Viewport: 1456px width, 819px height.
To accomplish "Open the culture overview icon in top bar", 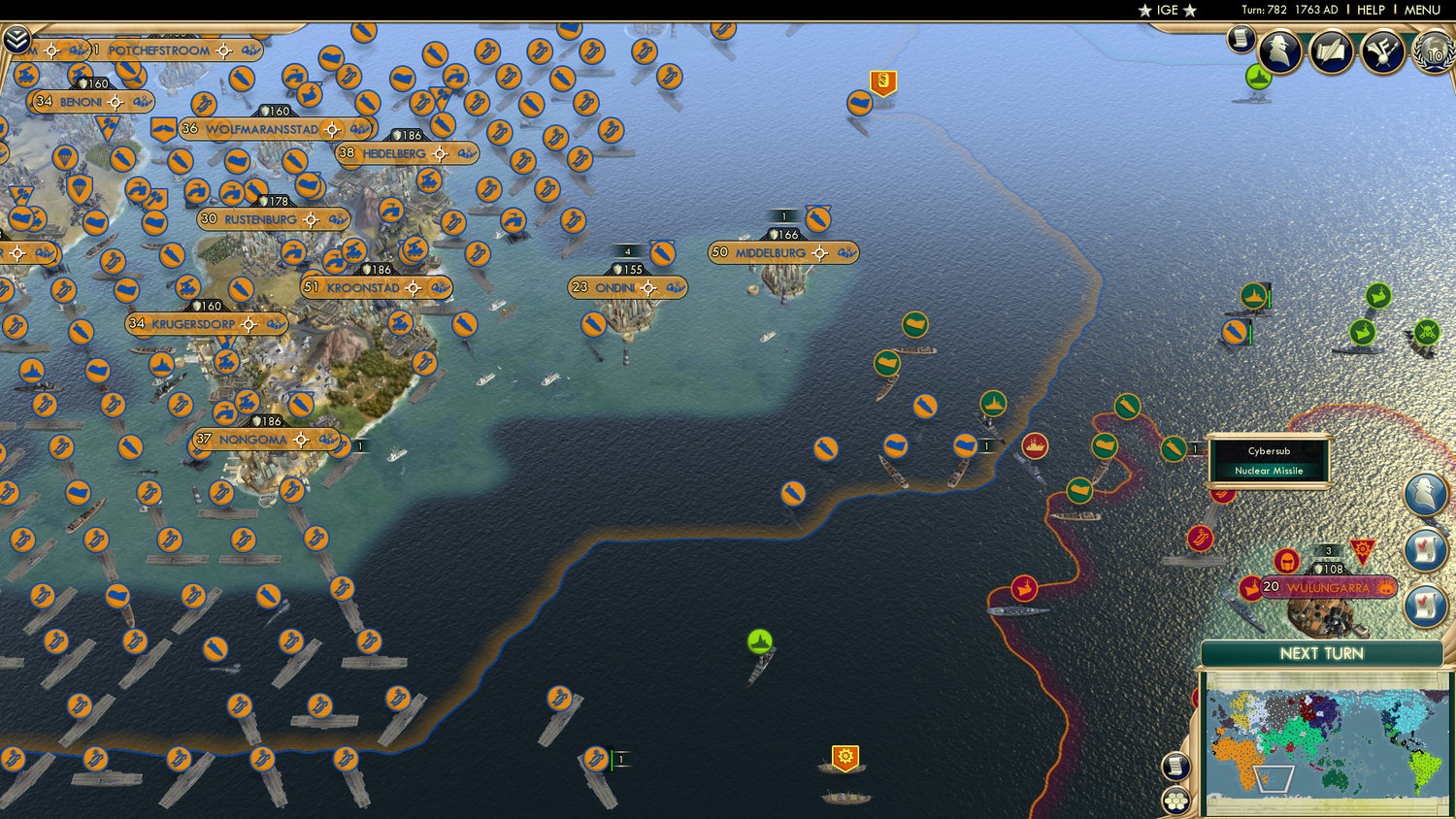I will (1382, 51).
